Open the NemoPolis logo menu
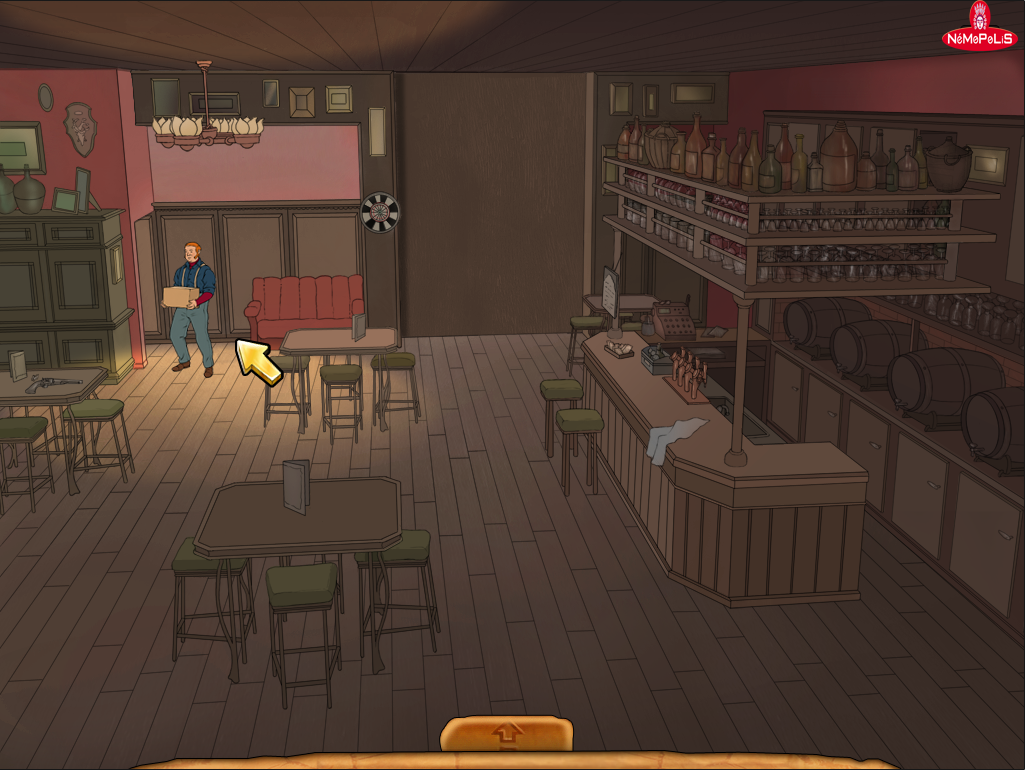 978,30
